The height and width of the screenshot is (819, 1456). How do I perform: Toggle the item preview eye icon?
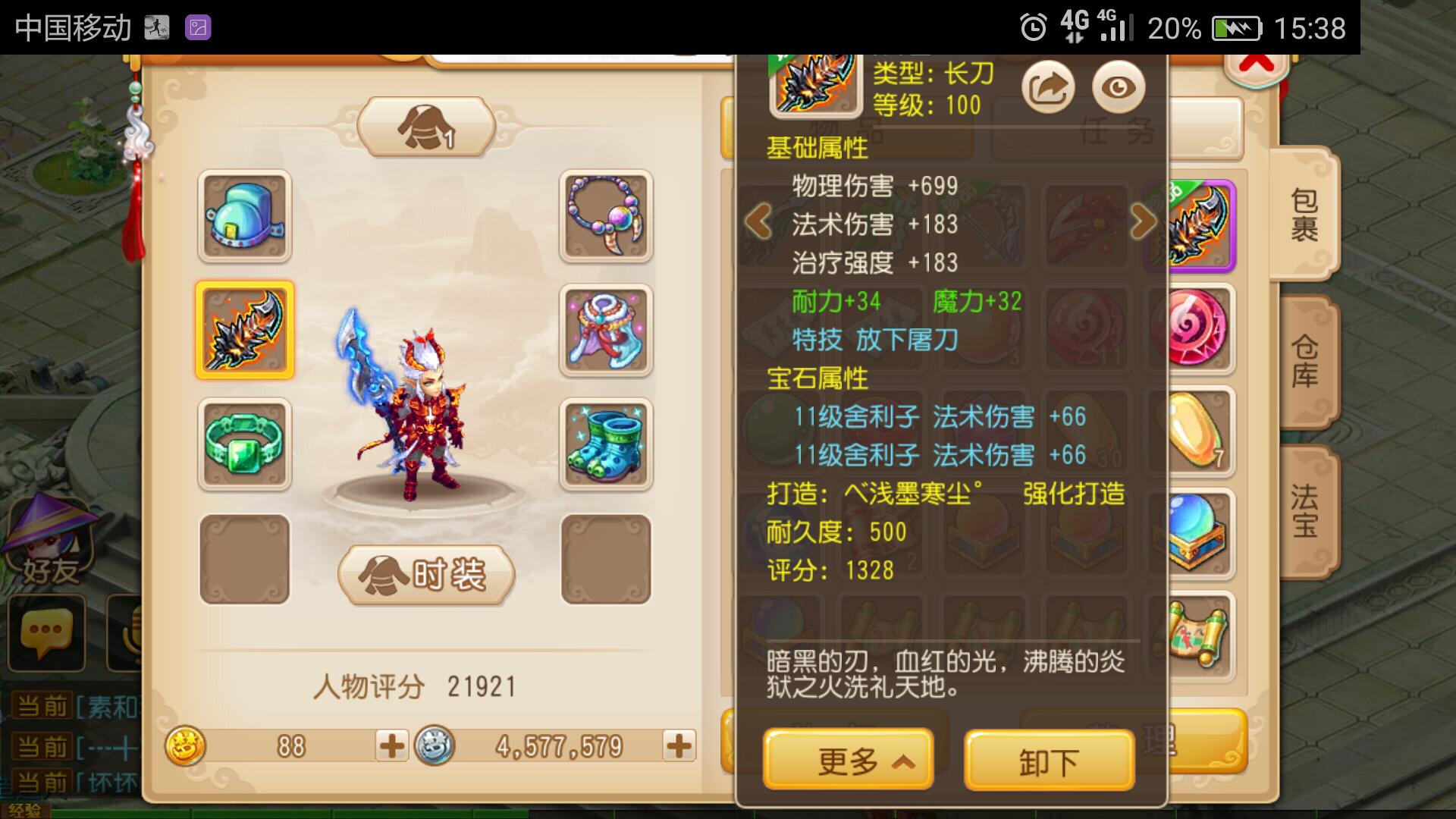1119,87
